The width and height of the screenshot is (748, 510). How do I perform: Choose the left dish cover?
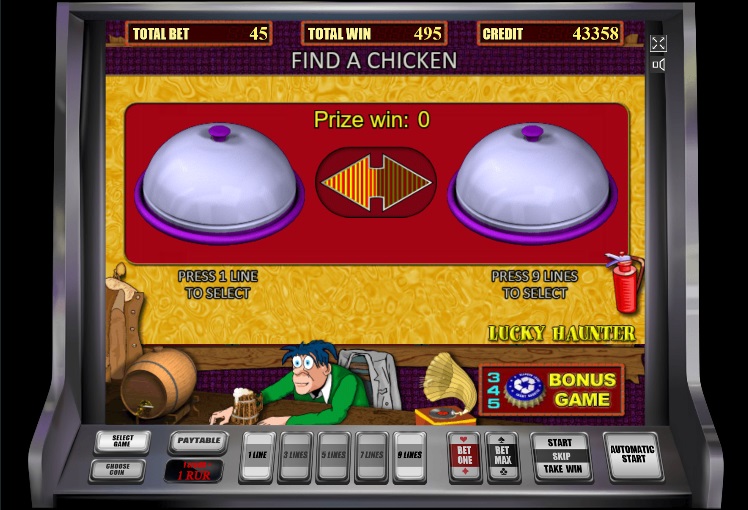221,180
